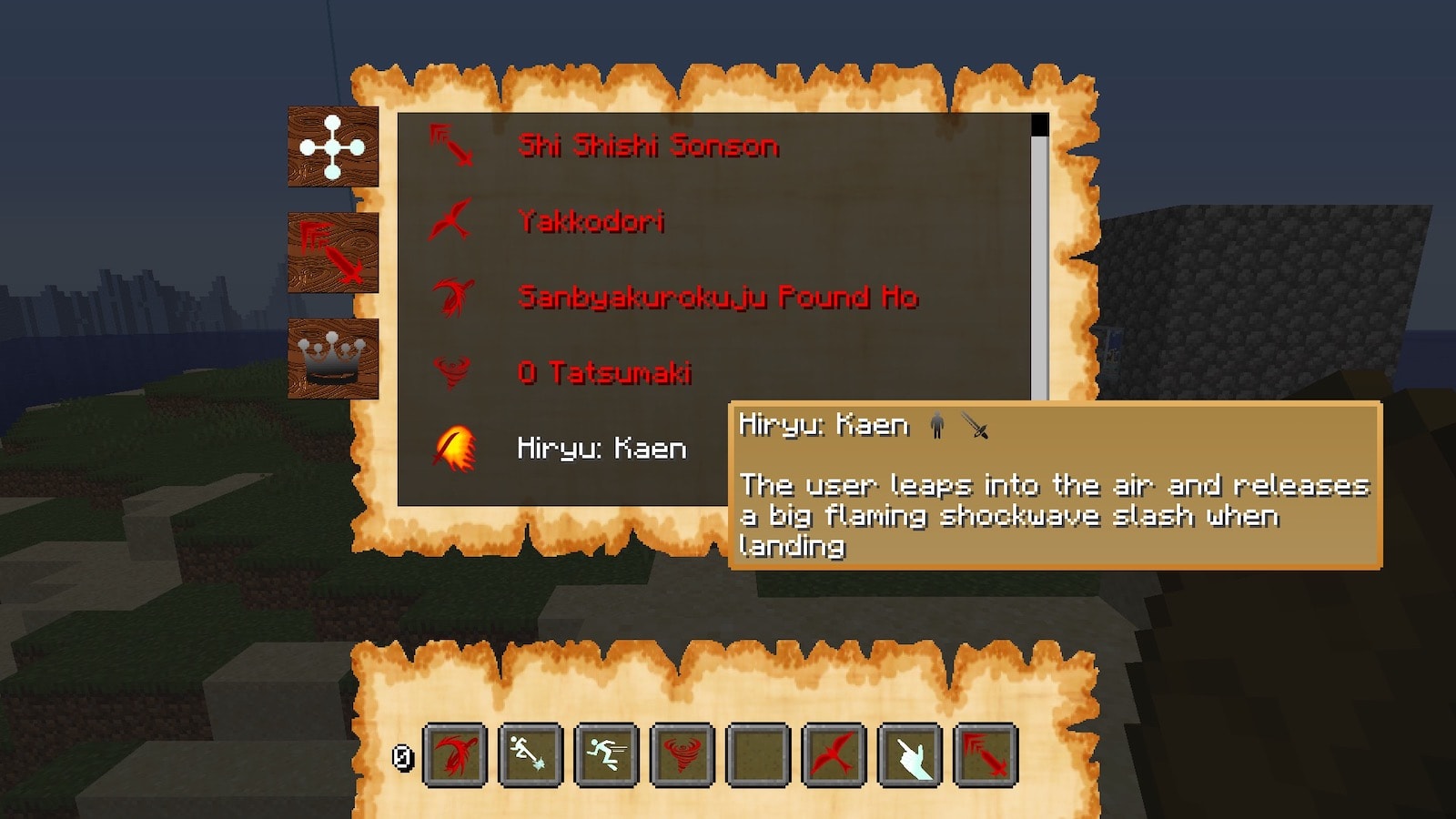Screen dimensions: 1456x819
Task: Open the crown category tab
Action: (x=333, y=359)
